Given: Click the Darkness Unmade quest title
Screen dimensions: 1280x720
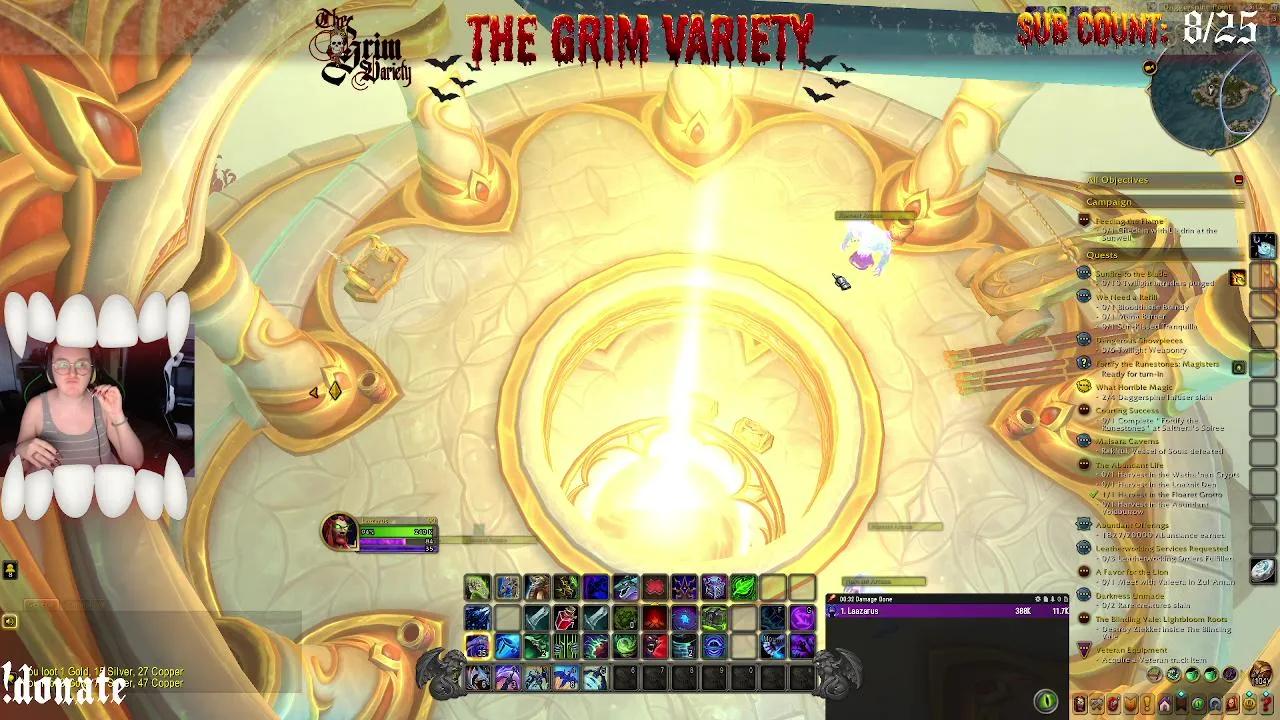Looking at the screenshot, I should click(1130, 595).
